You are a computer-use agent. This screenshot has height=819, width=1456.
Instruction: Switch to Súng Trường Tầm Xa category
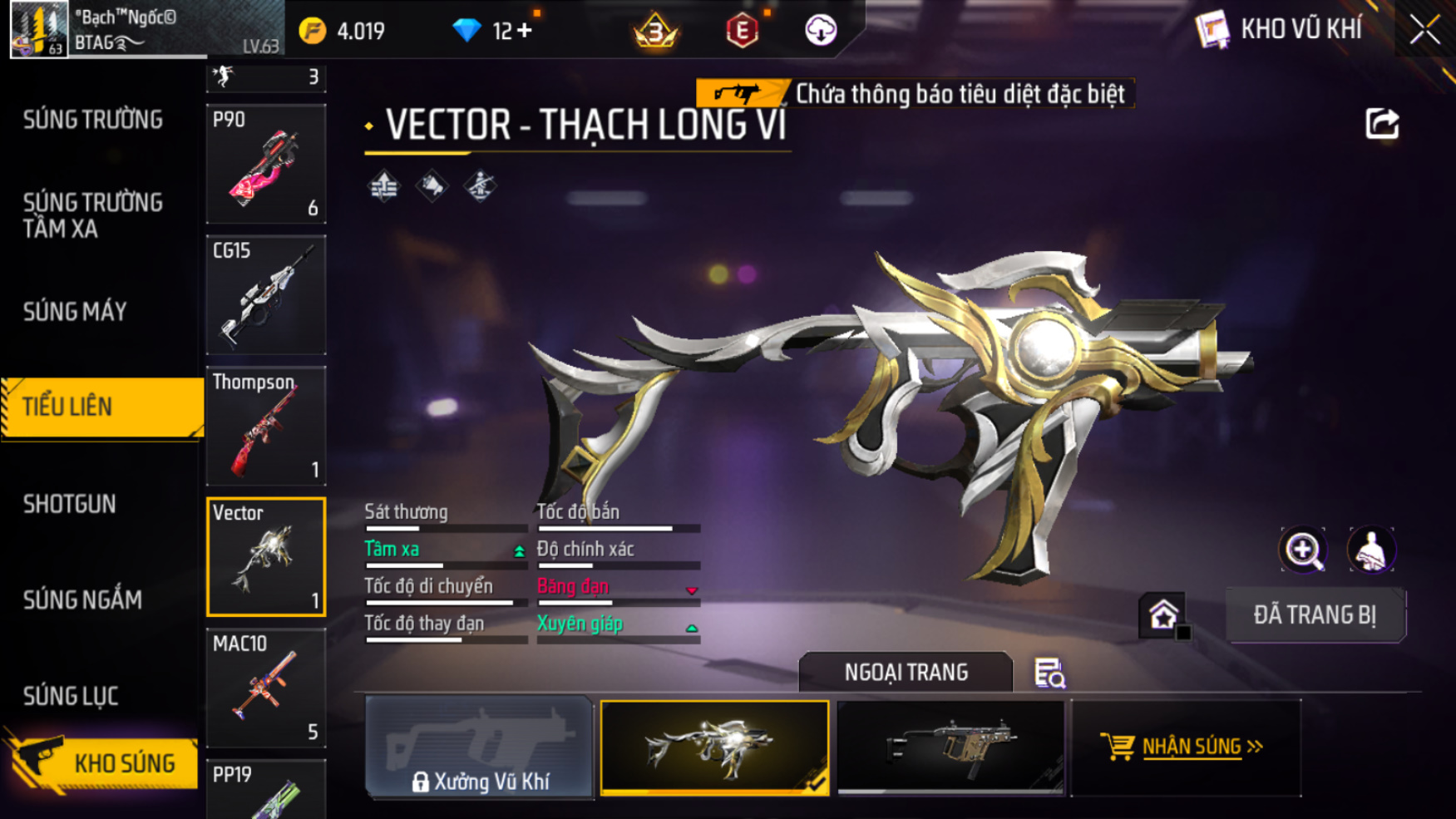pyautogui.click(x=93, y=215)
